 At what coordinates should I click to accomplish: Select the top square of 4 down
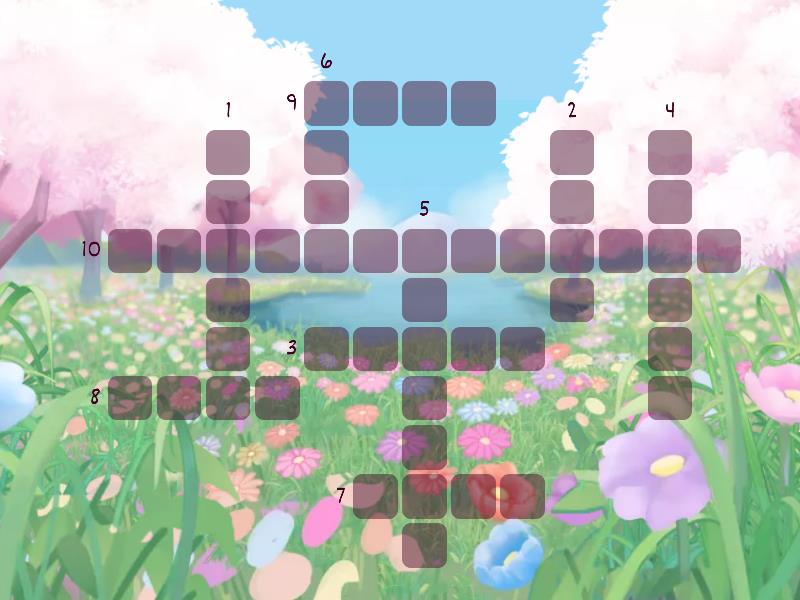(670, 152)
